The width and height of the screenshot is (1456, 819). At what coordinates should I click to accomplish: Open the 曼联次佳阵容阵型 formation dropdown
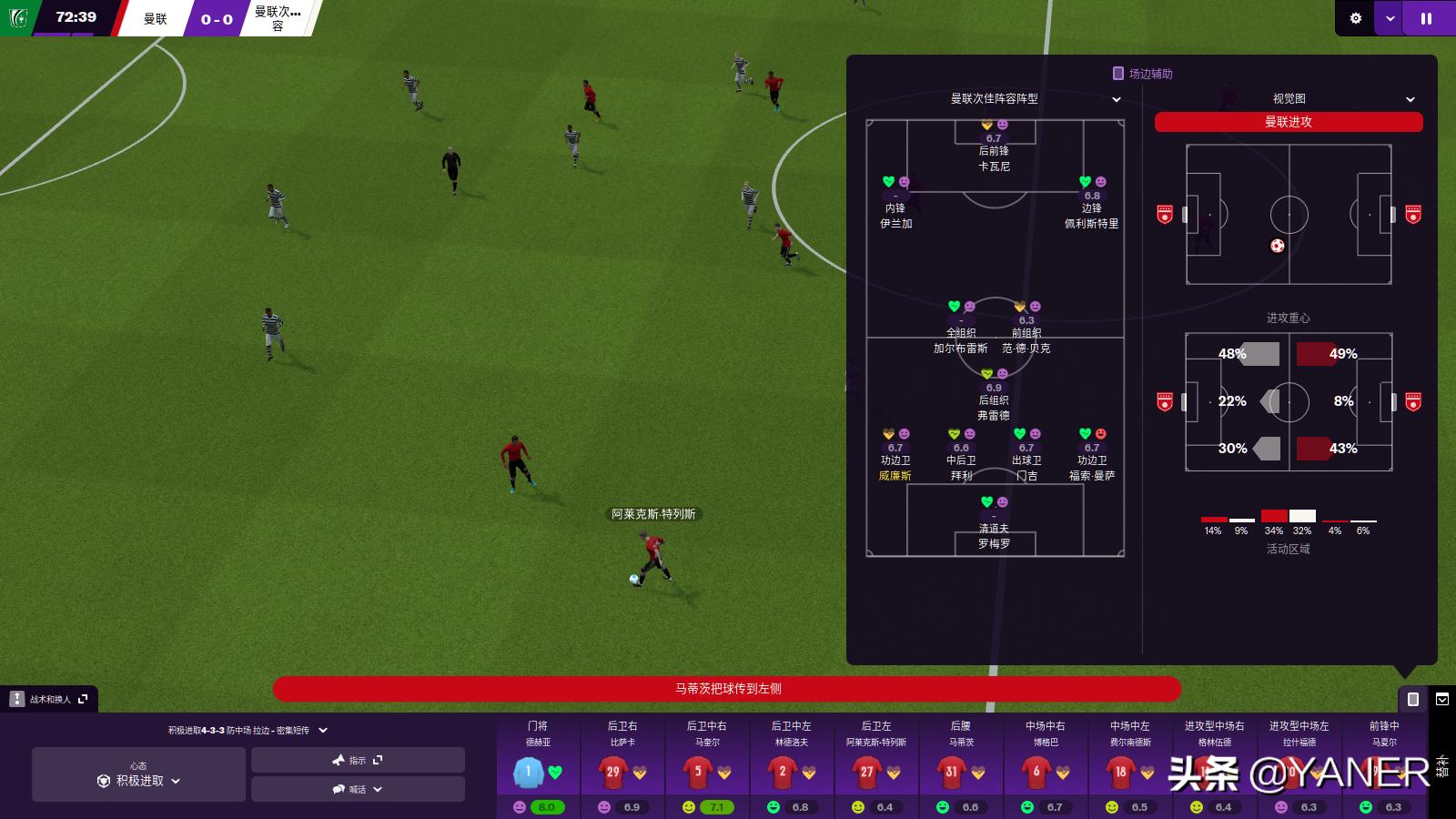point(1035,98)
